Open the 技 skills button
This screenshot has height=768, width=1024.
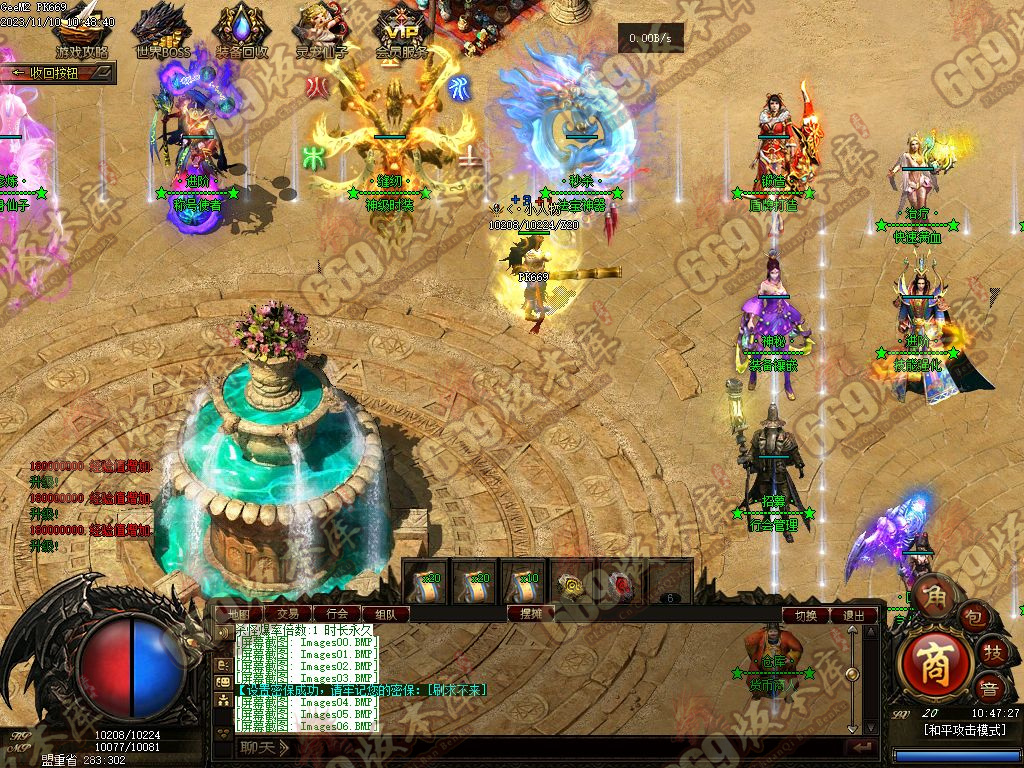(994, 652)
